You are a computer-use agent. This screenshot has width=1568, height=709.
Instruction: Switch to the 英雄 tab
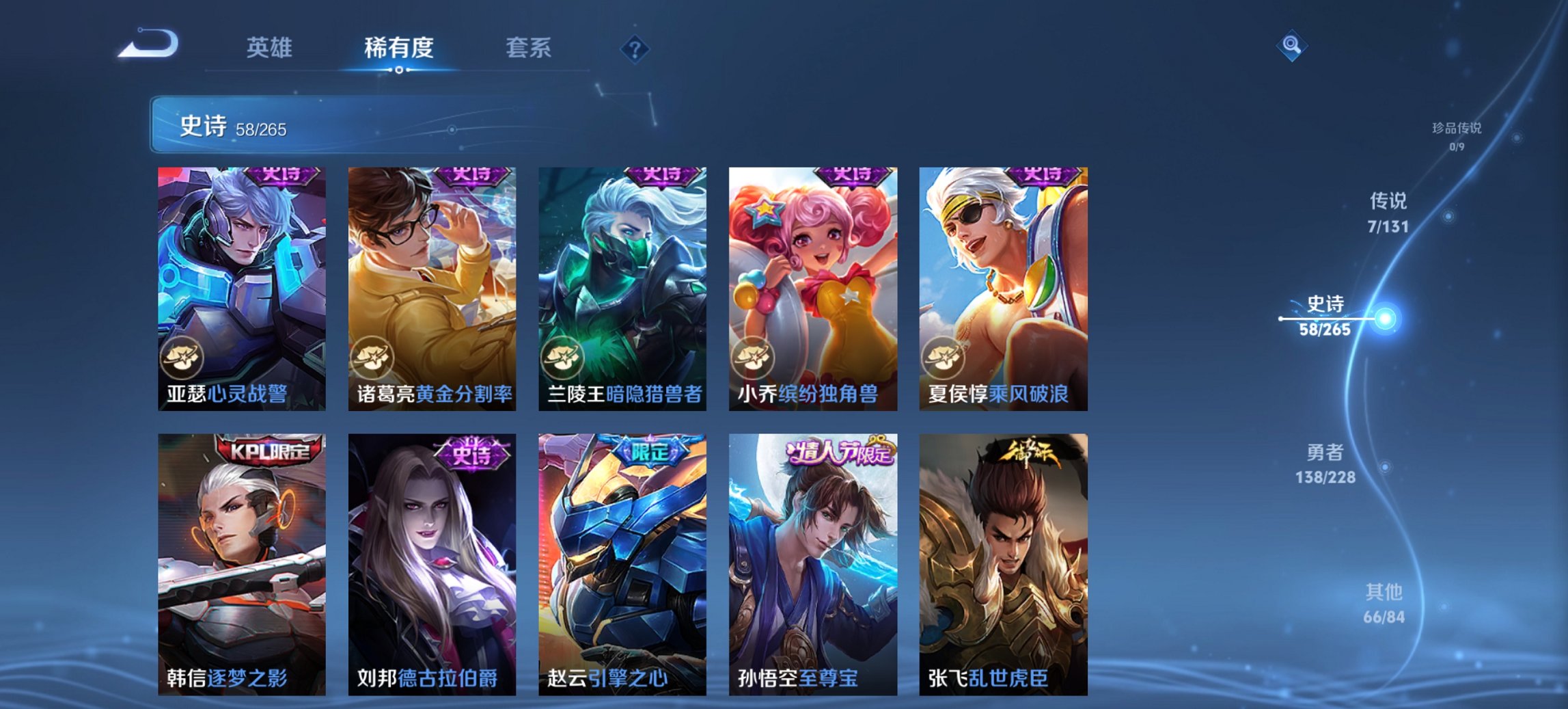click(271, 49)
